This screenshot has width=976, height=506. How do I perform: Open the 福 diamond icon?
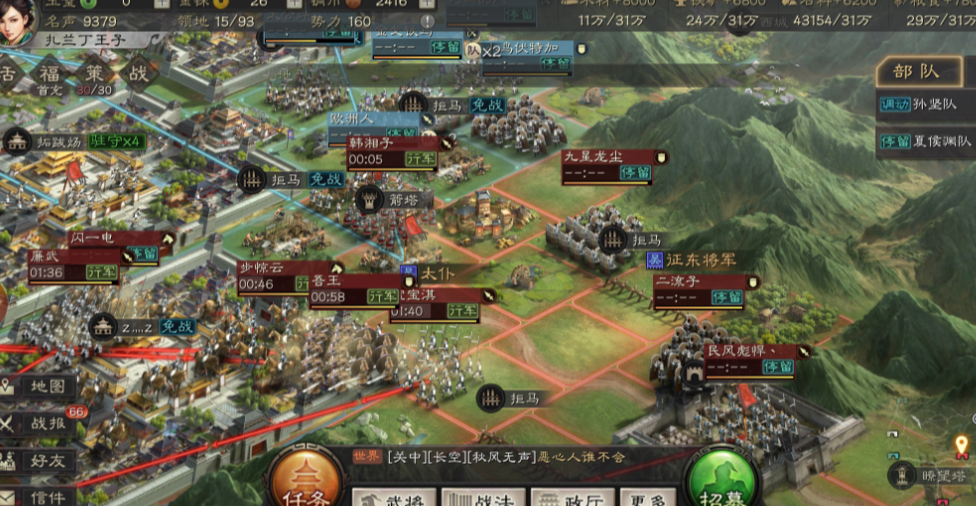pyautogui.click(x=49, y=74)
